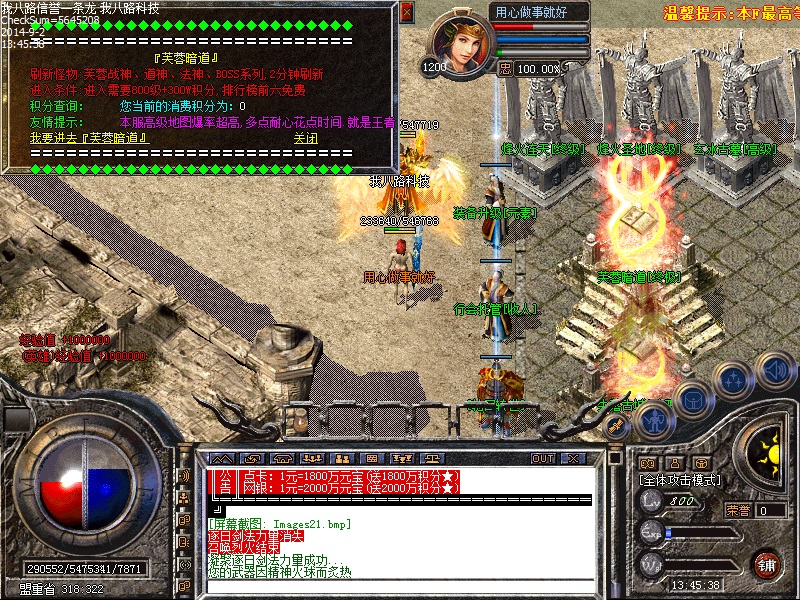The height and width of the screenshot is (600, 800).
Task: Toggle the sound speaker button
Action: (x=773, y=370)
